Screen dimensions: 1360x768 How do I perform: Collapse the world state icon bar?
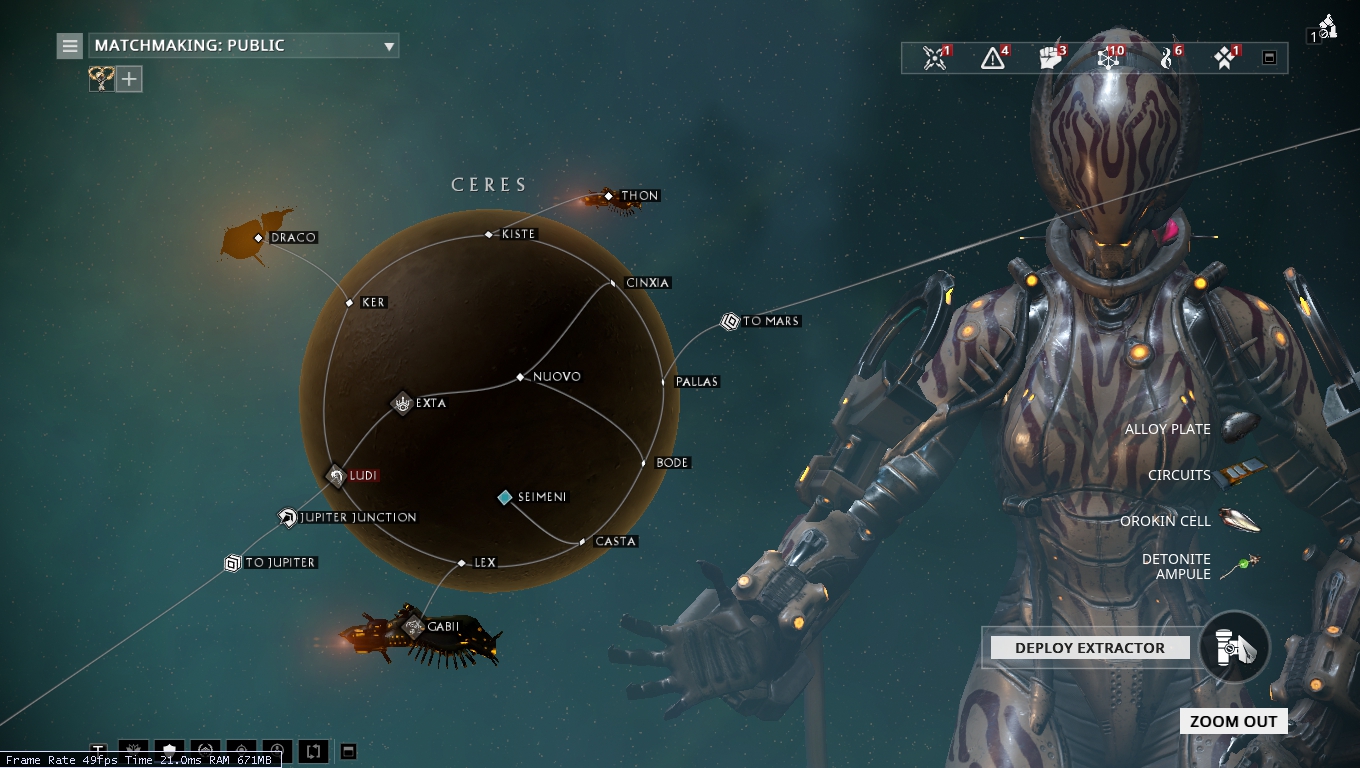point(1269,58)
